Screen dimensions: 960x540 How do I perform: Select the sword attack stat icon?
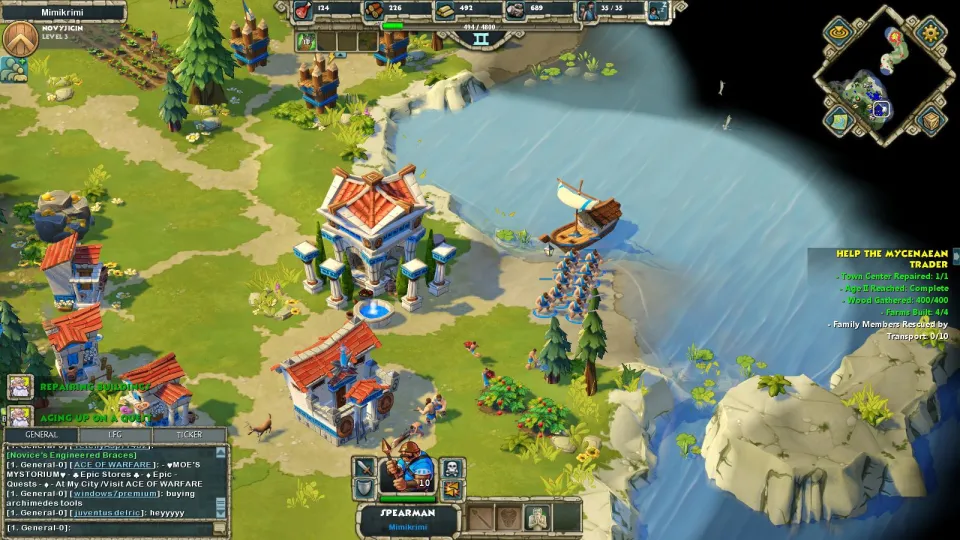364,468
